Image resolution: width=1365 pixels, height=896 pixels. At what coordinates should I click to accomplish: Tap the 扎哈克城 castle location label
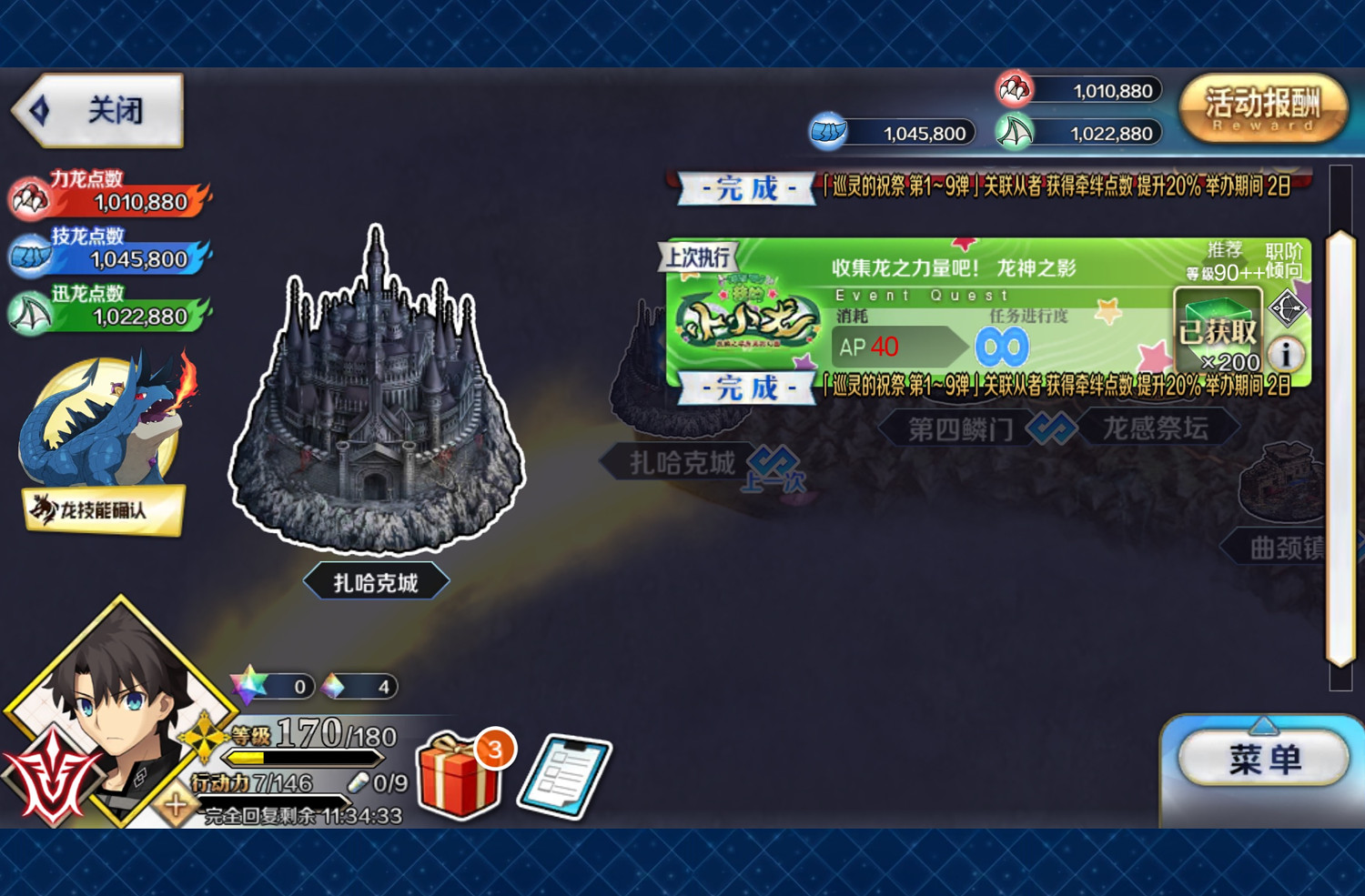(376, 582)
